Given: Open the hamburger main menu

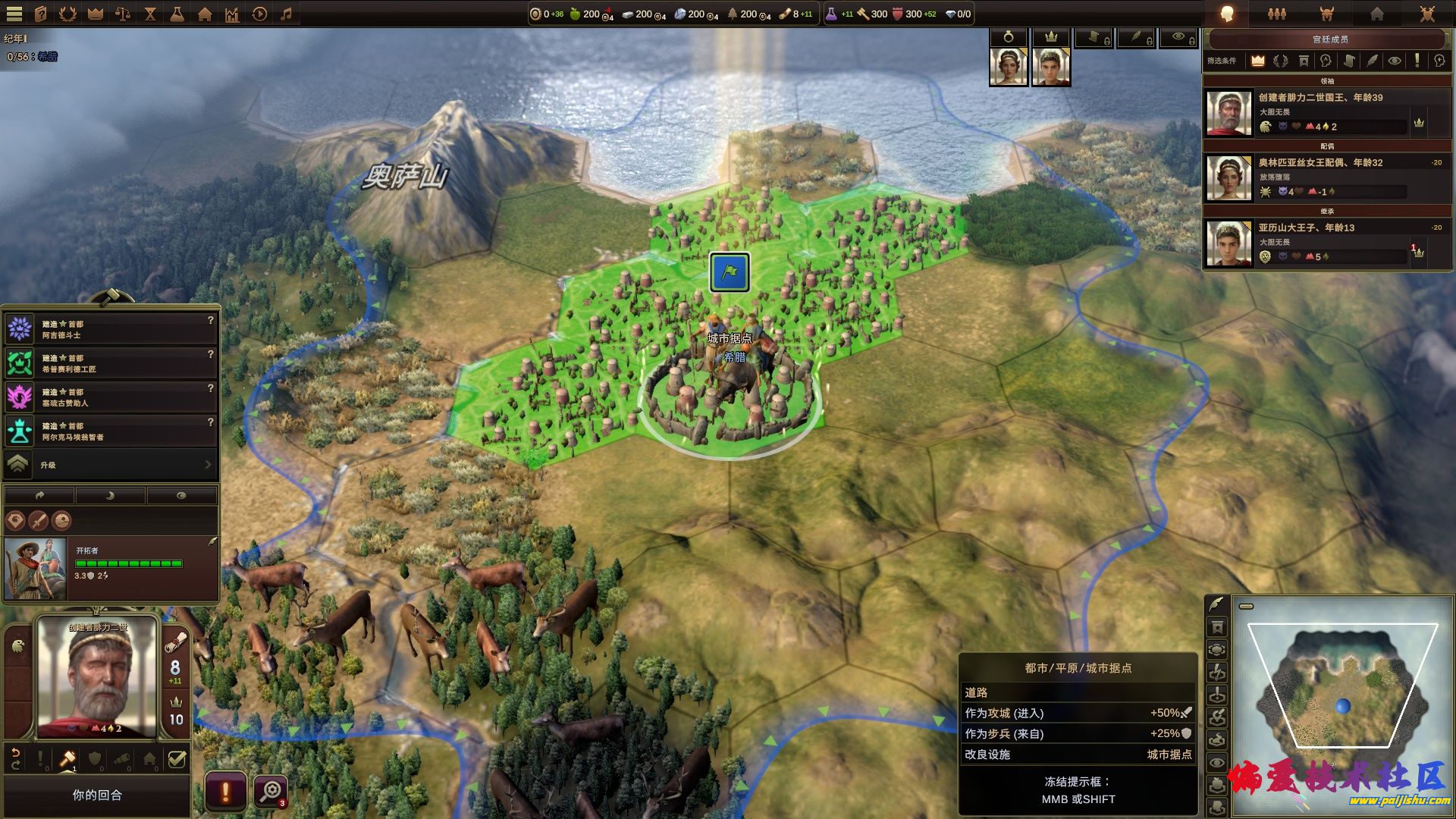Looking at the screenshot, I should pyautogui.click(x=14, y=14).
